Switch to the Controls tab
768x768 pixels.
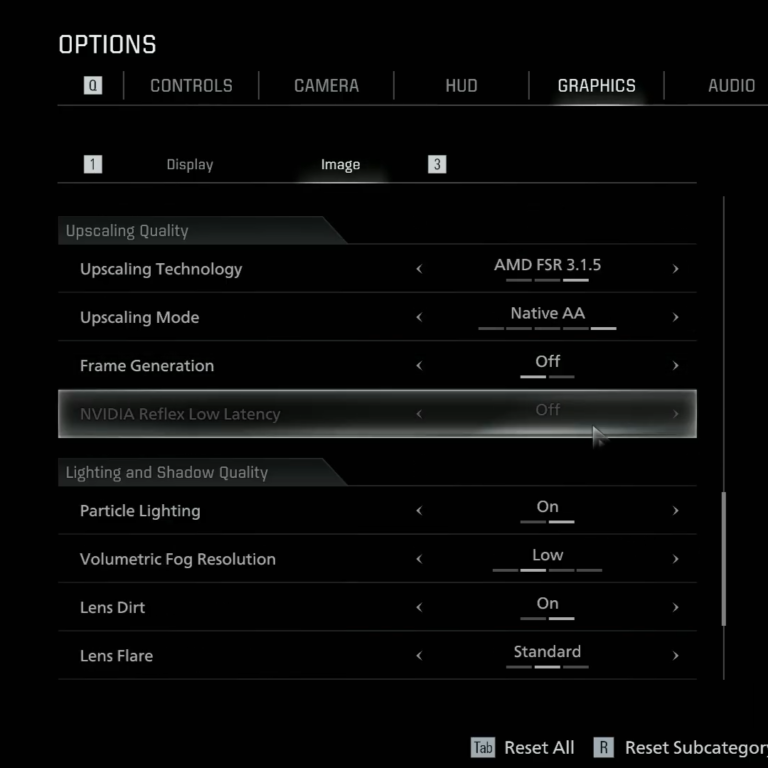pos(191,86)
